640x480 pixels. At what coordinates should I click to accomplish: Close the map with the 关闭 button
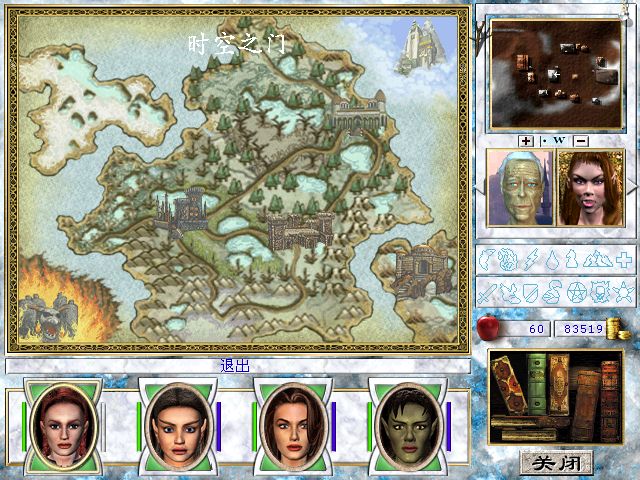click(x=556, y=462)
